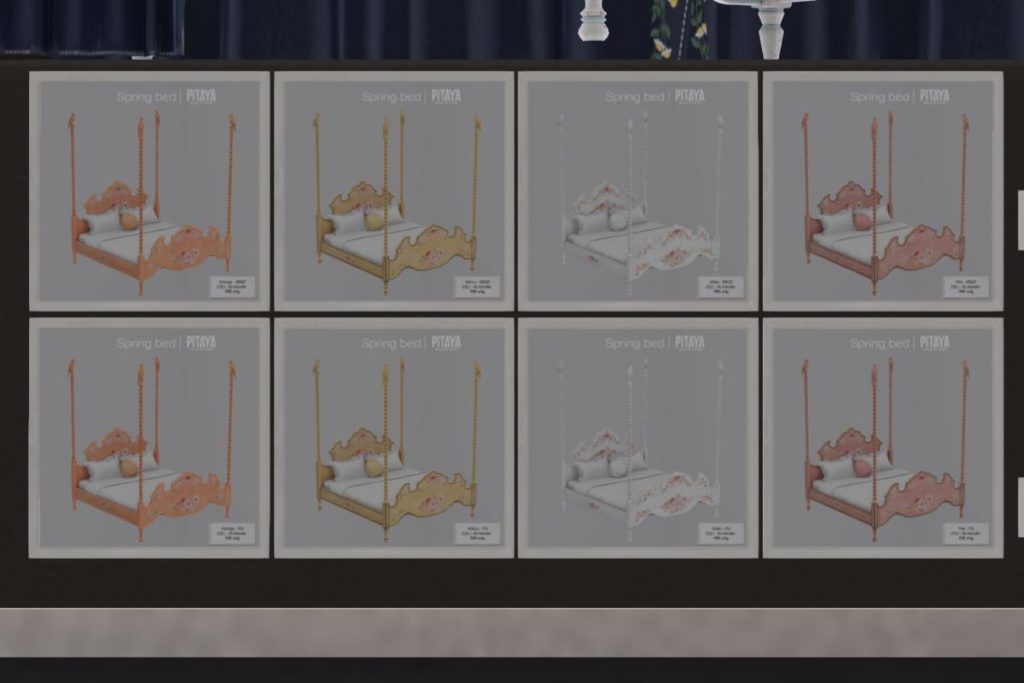Pick the white Spring bed Adult vendor
Screen dimensions: 1024x683
click(x=638, y=191)
